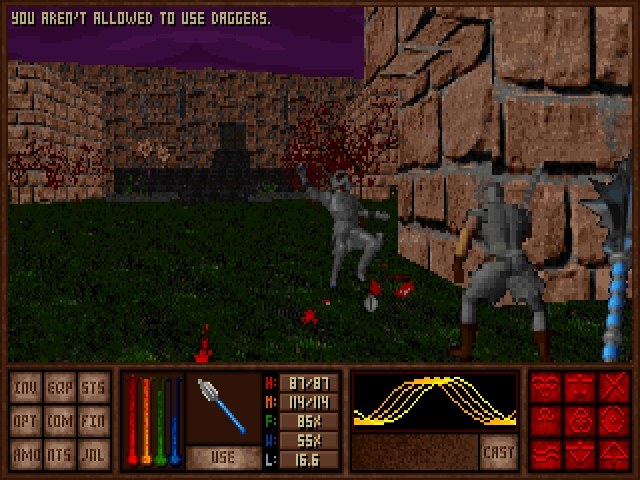Select the ankh-shaped red rune
Image resolution: width=640 pixels, height=480 pixels.
point(547,420)
